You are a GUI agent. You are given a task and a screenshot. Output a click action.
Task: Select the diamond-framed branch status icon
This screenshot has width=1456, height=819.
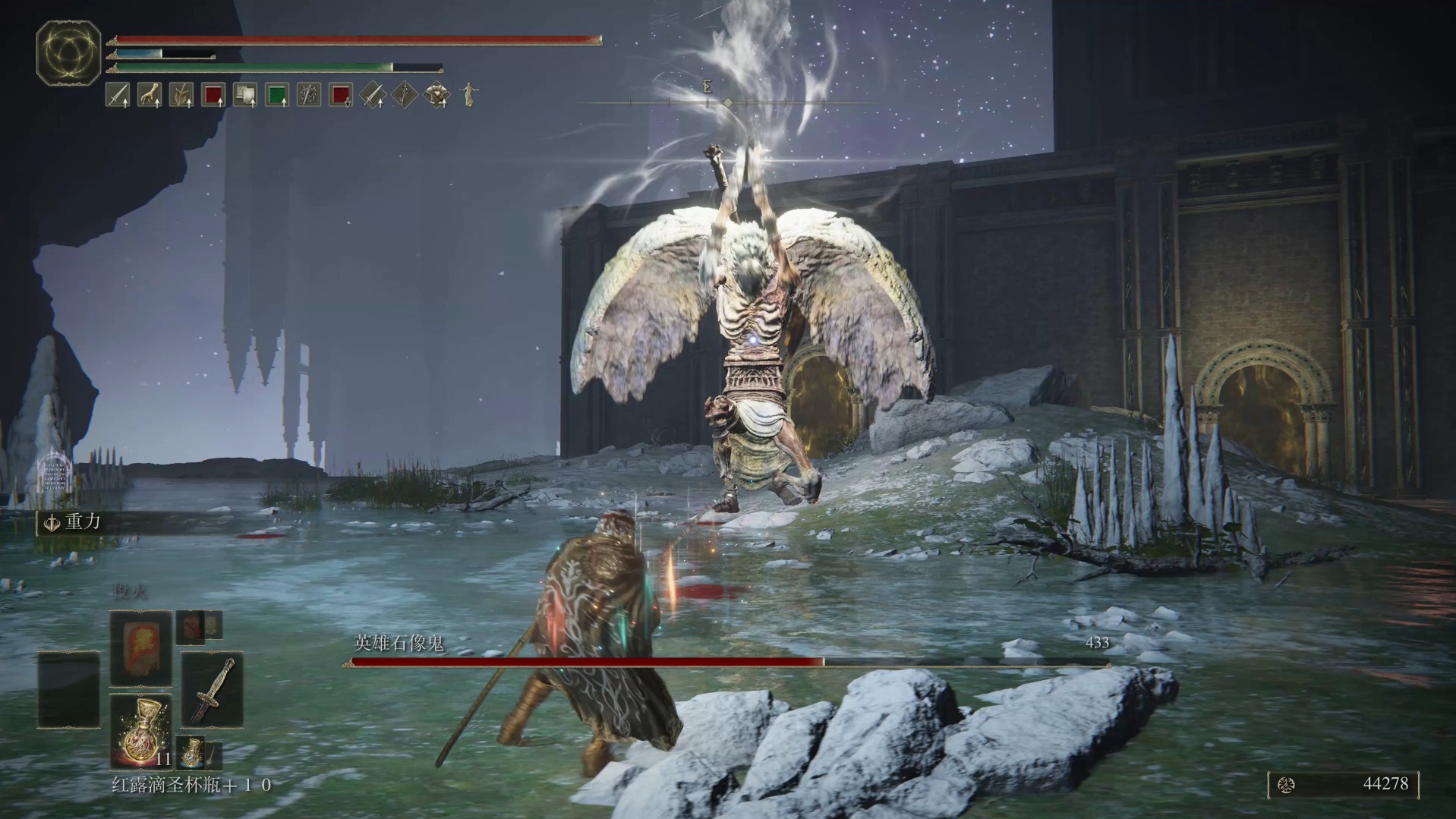pyautogui.click(x=405, y=95)
